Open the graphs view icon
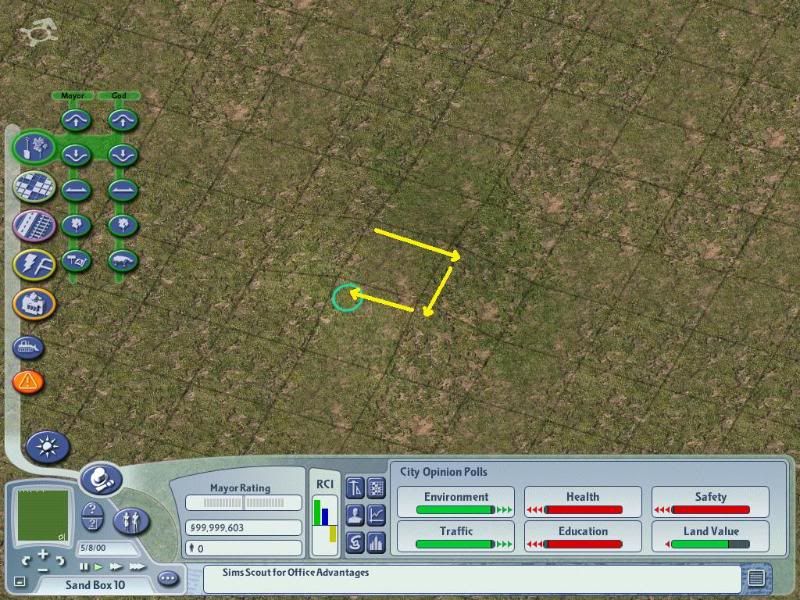The image size is (800, 600). tap(377, 516)
